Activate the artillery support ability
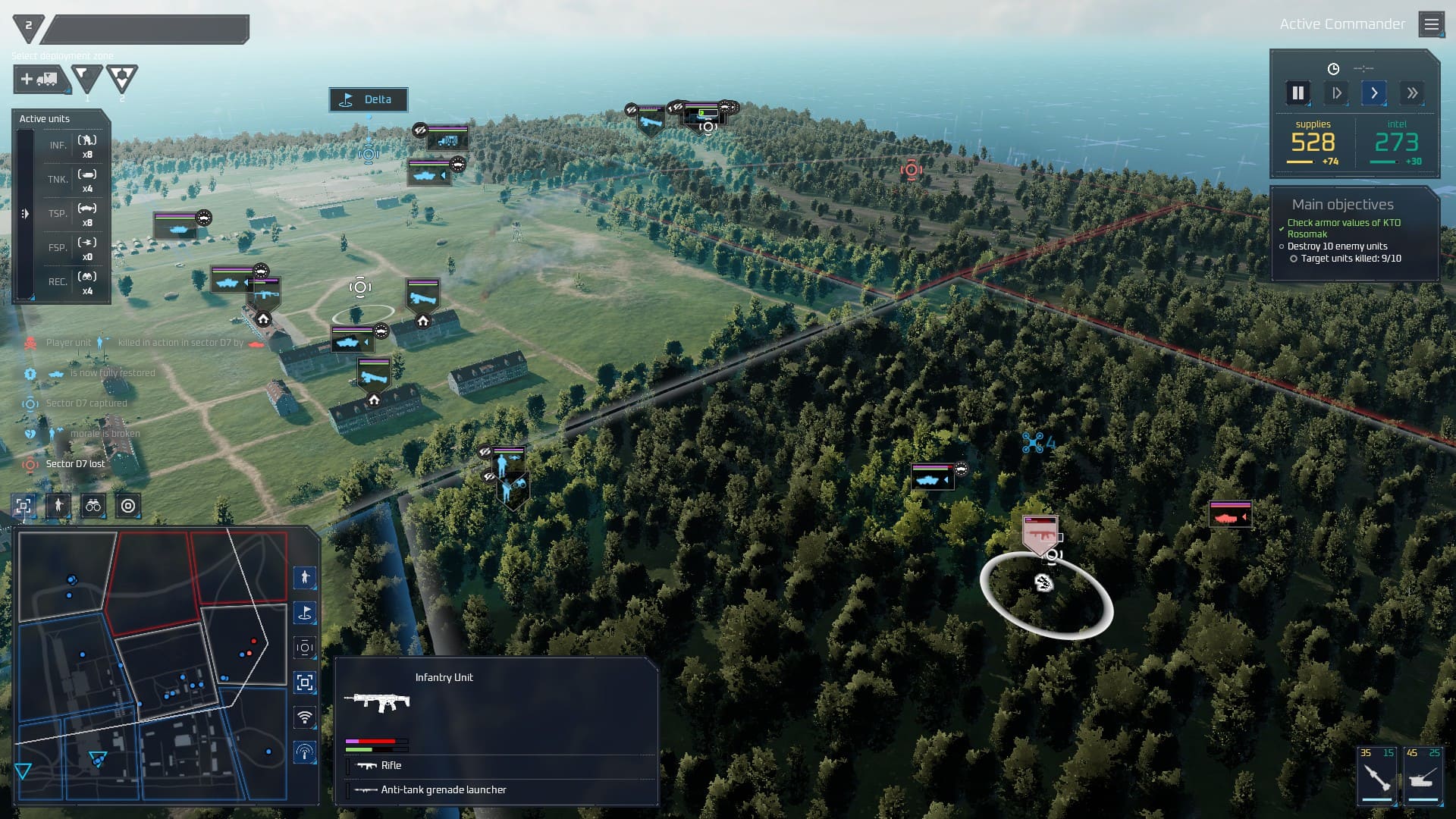 (1423, 775)
